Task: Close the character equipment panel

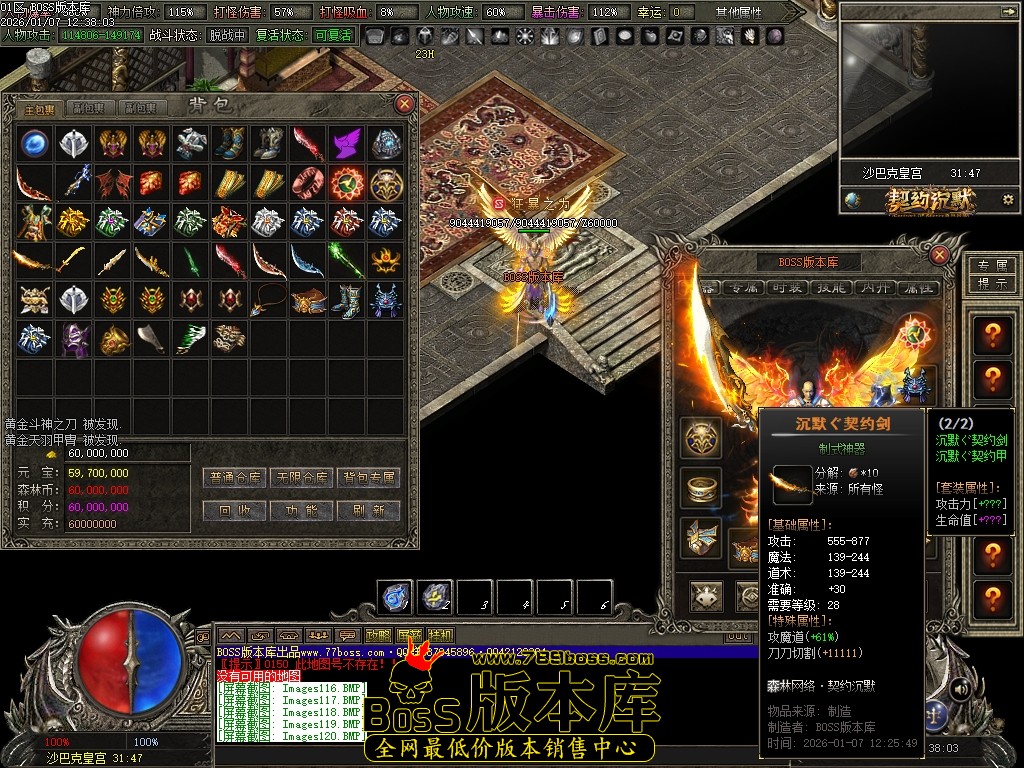Action: coord(939,255)
